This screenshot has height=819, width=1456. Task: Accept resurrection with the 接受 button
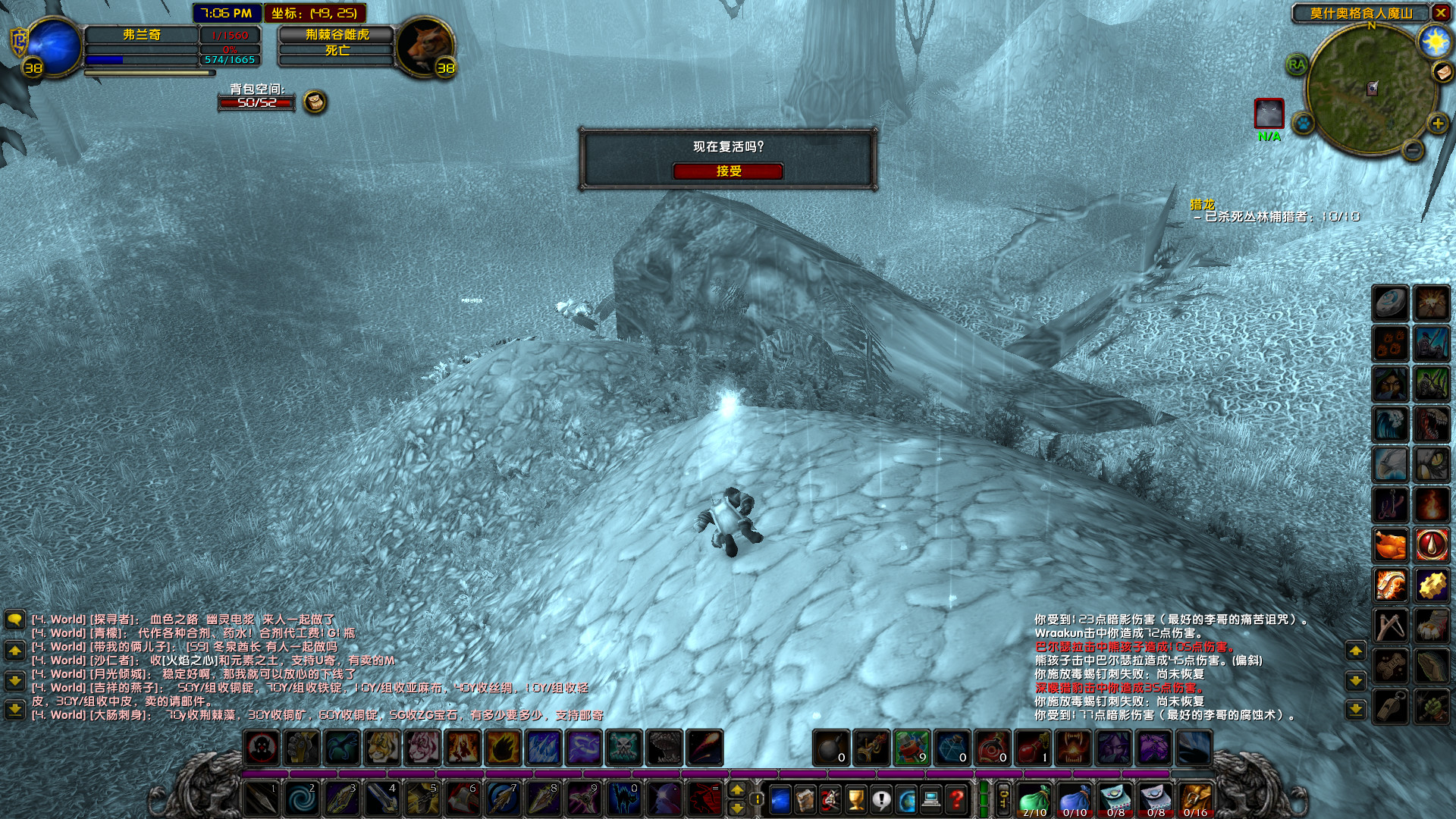point(730,171)
